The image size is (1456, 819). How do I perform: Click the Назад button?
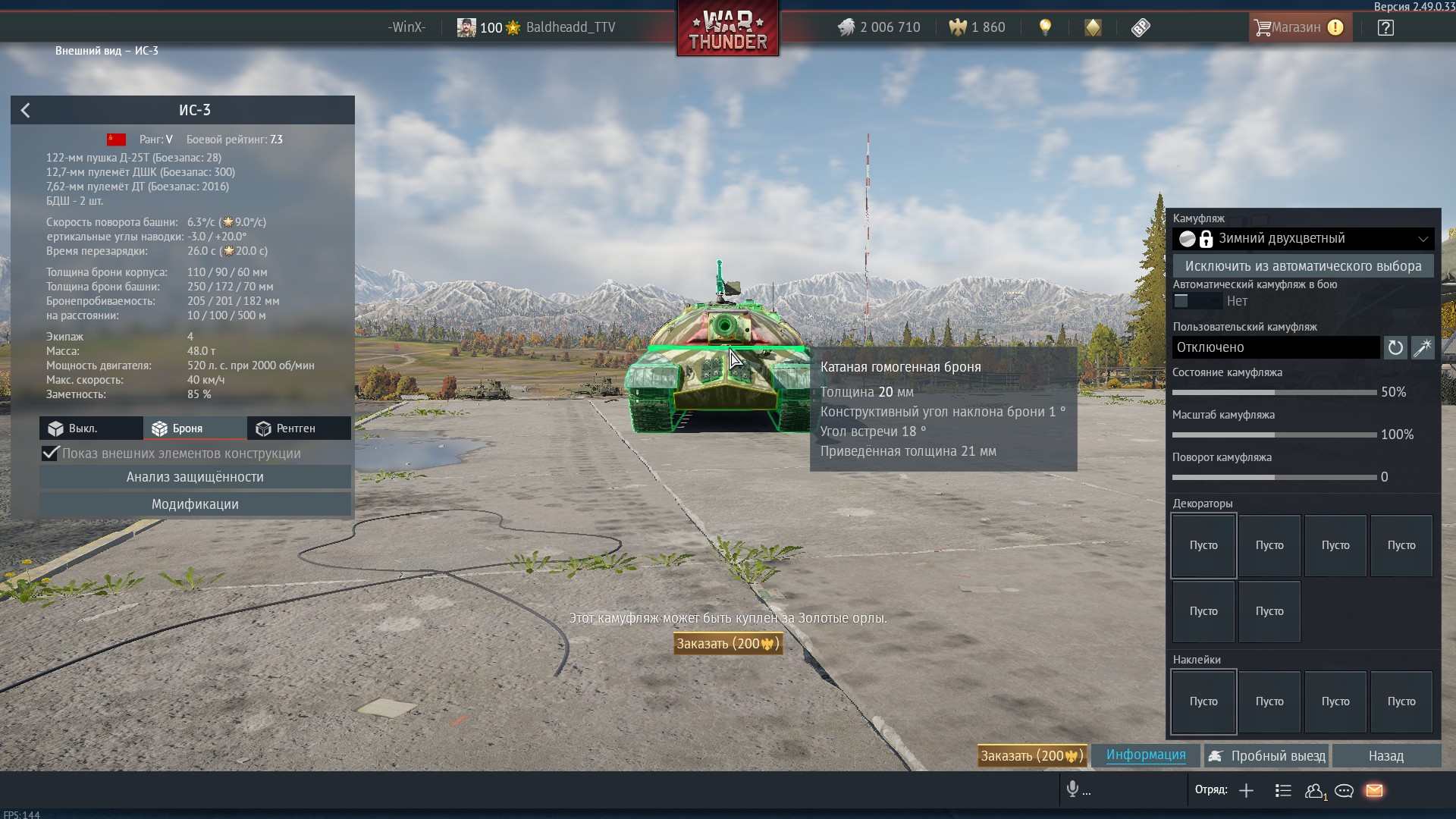(1385, 756)
